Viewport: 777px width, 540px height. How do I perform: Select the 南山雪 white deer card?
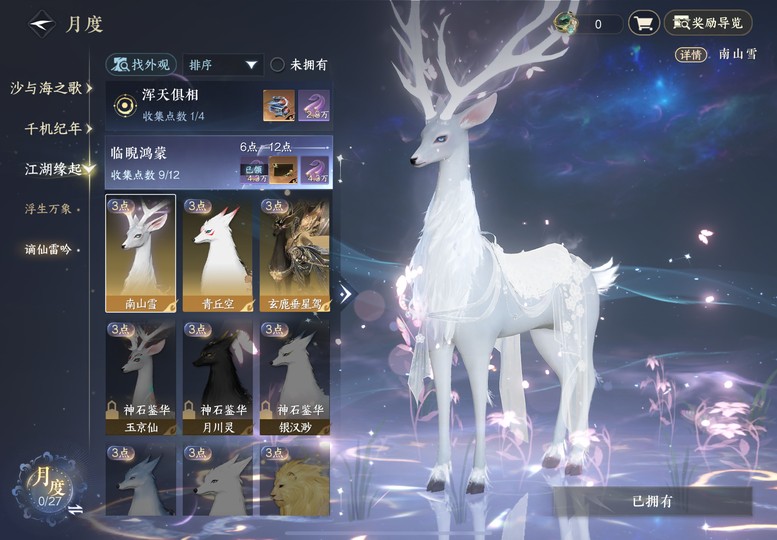140,254
